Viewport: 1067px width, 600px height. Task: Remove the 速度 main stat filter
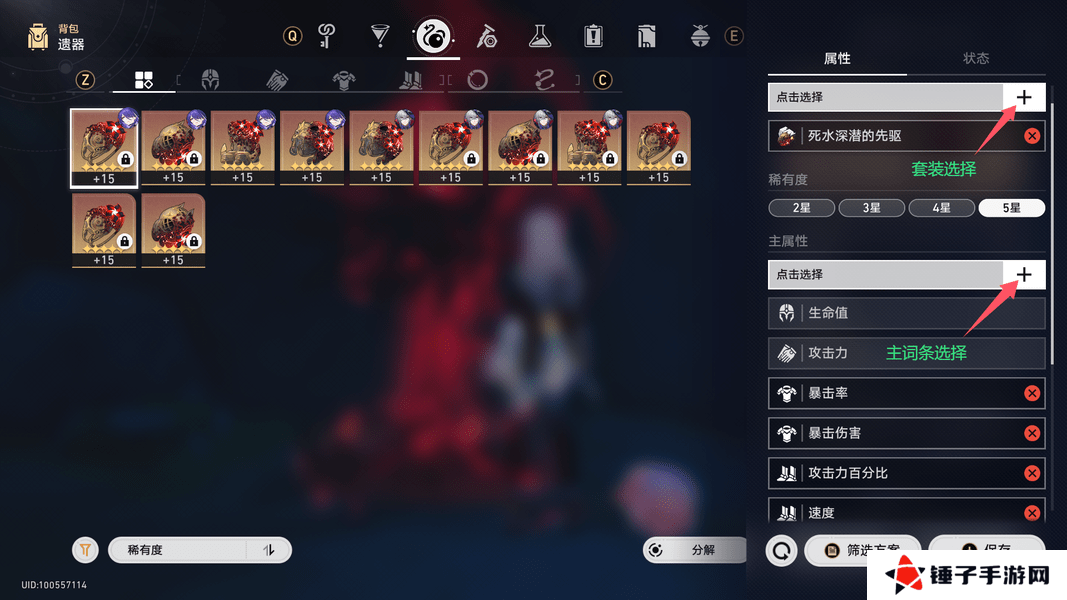coord(1032,513)
